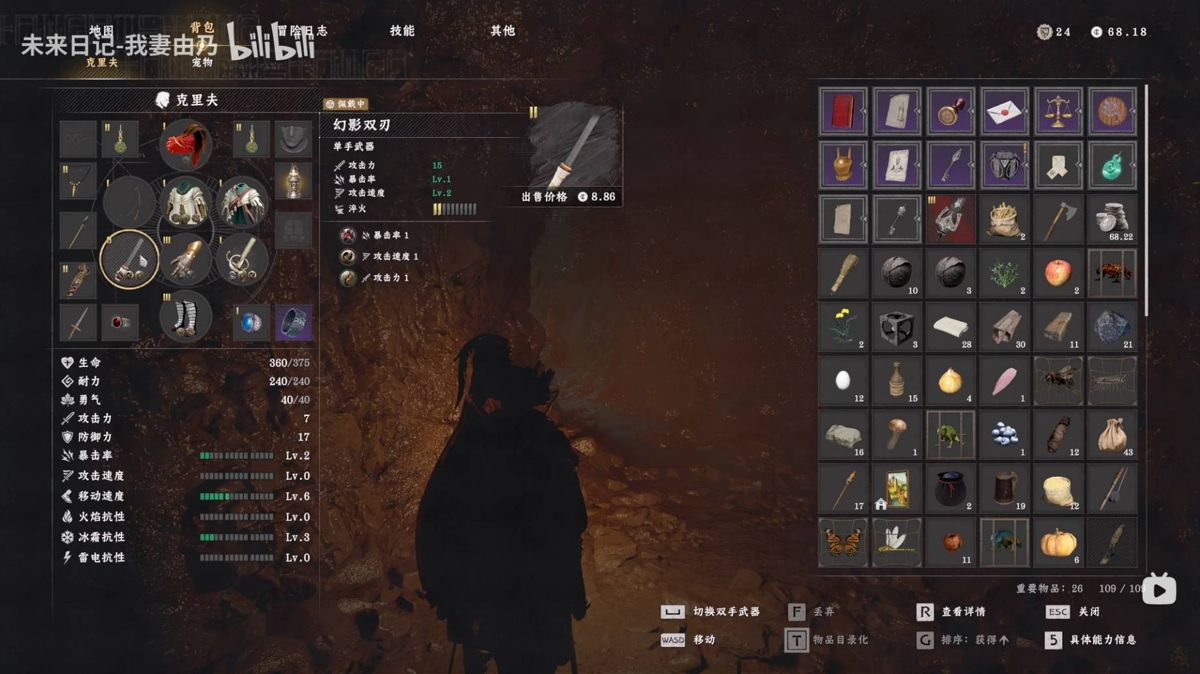Select the silver coin pile slot
Image resolution: width=1200 pixels, height=674 pixels.
pos(1112,218)
